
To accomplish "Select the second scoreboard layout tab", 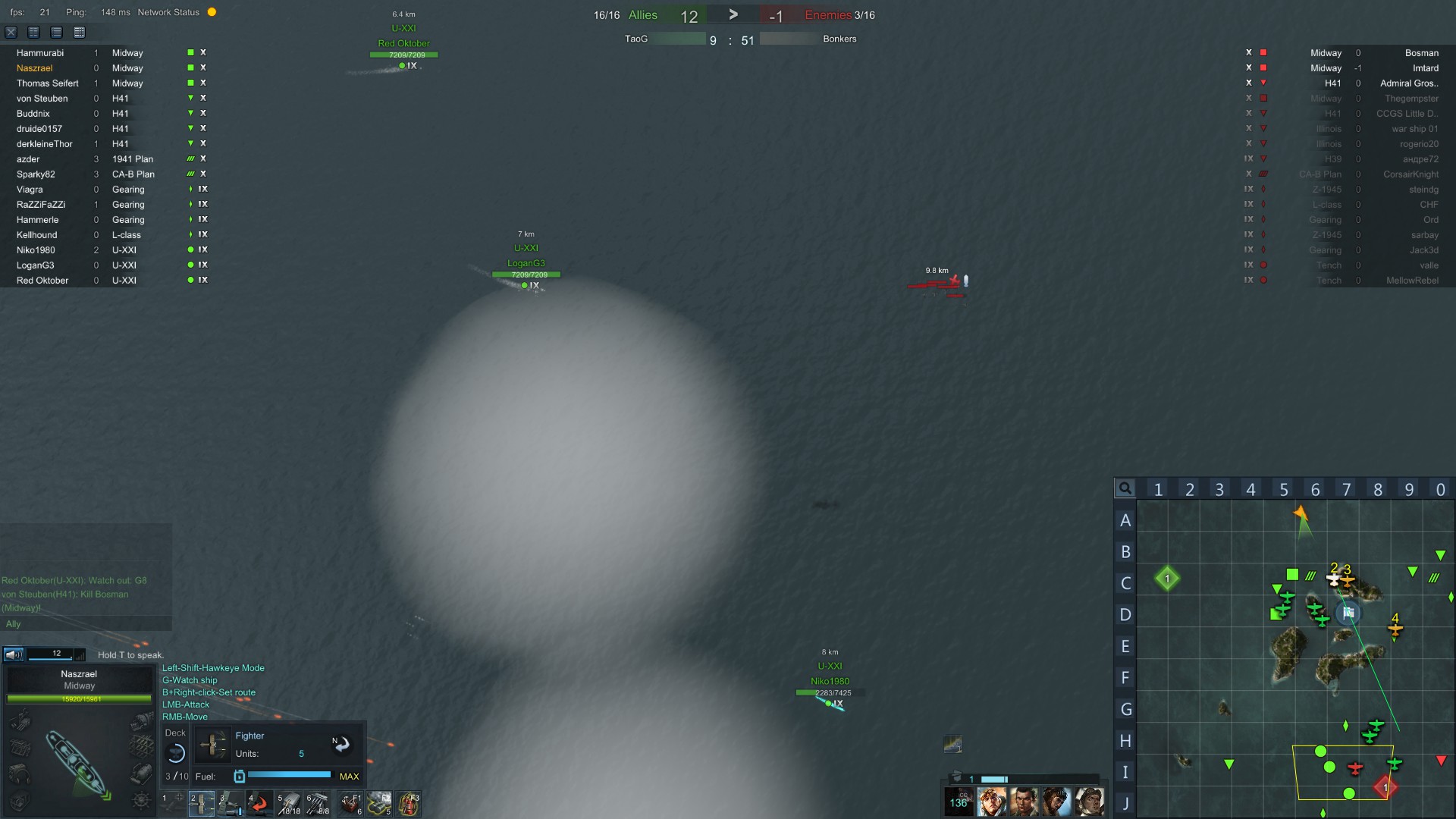I will 34,33.
